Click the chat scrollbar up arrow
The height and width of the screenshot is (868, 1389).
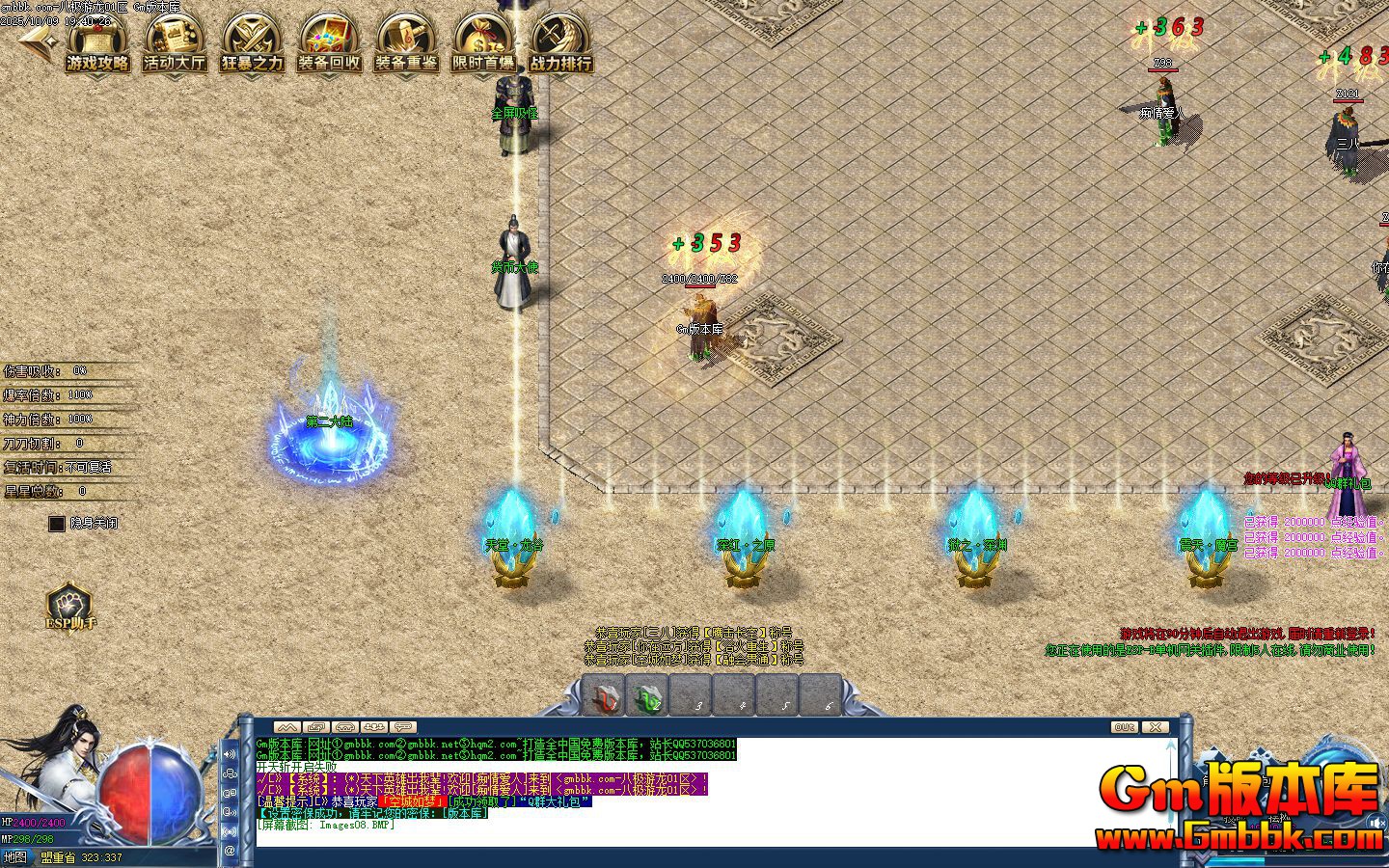coord(1170,745)
